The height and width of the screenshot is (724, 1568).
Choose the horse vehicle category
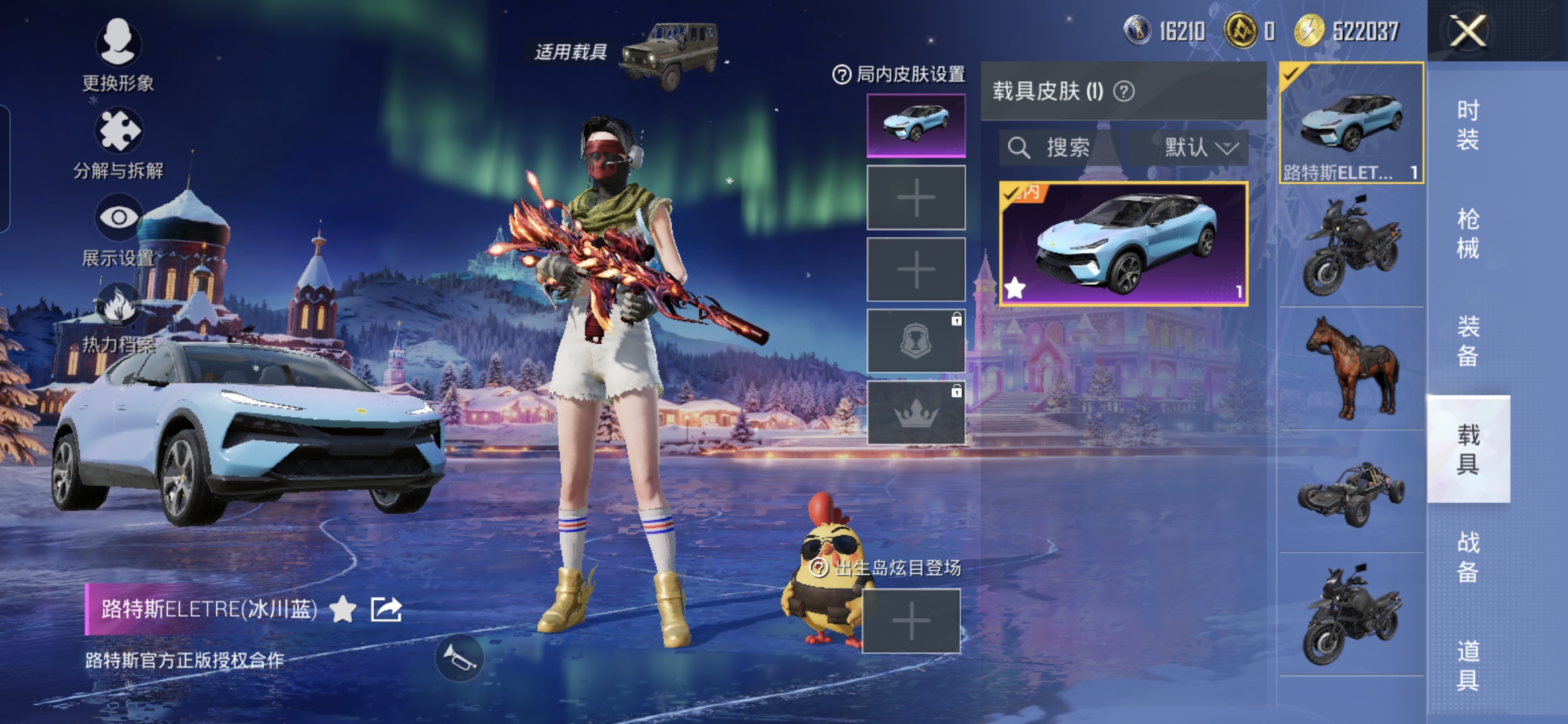pyautogui.click(x=1351, y=369)
